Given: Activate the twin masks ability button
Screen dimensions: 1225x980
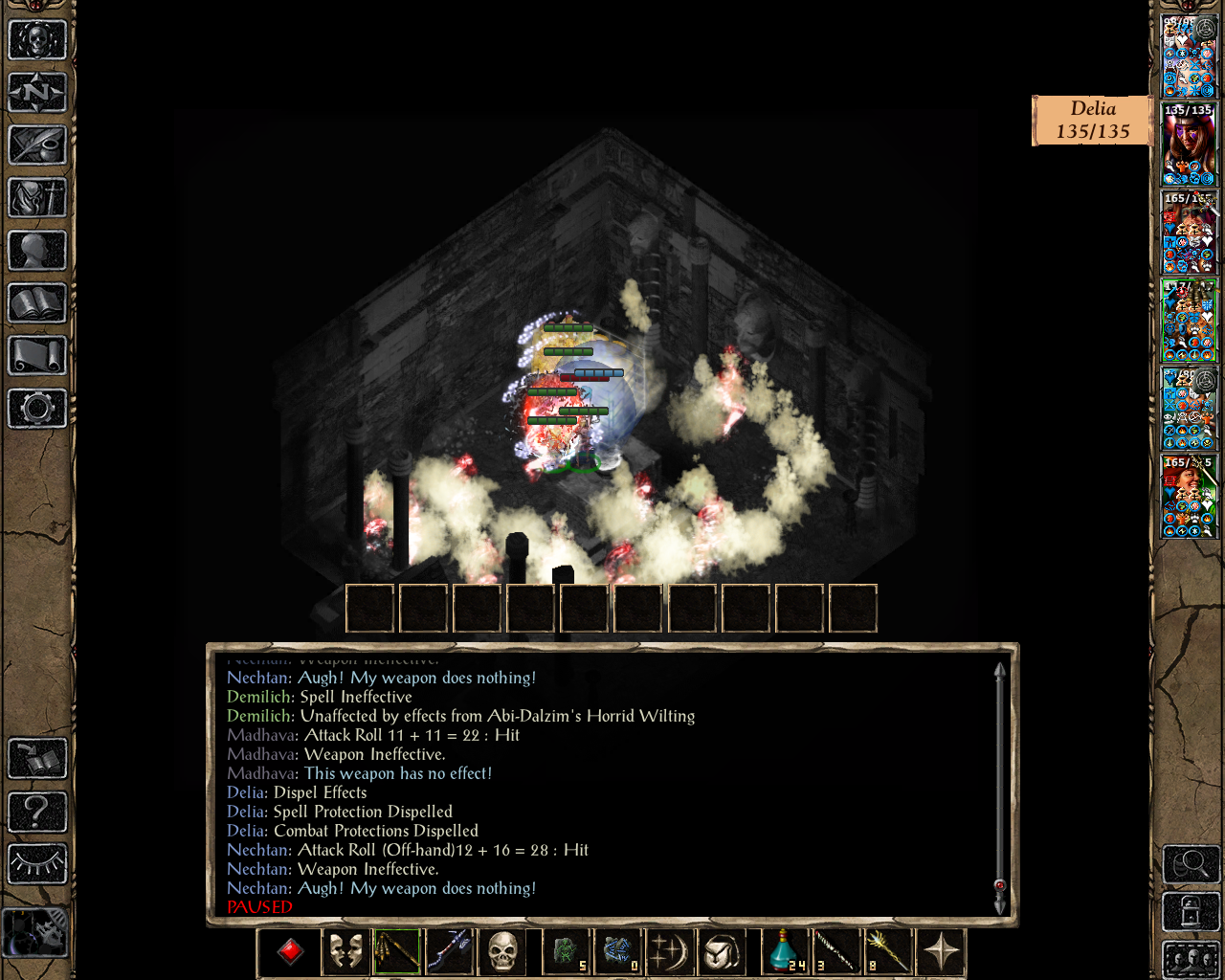Looking at the screenshot, I should pos(345,951).
